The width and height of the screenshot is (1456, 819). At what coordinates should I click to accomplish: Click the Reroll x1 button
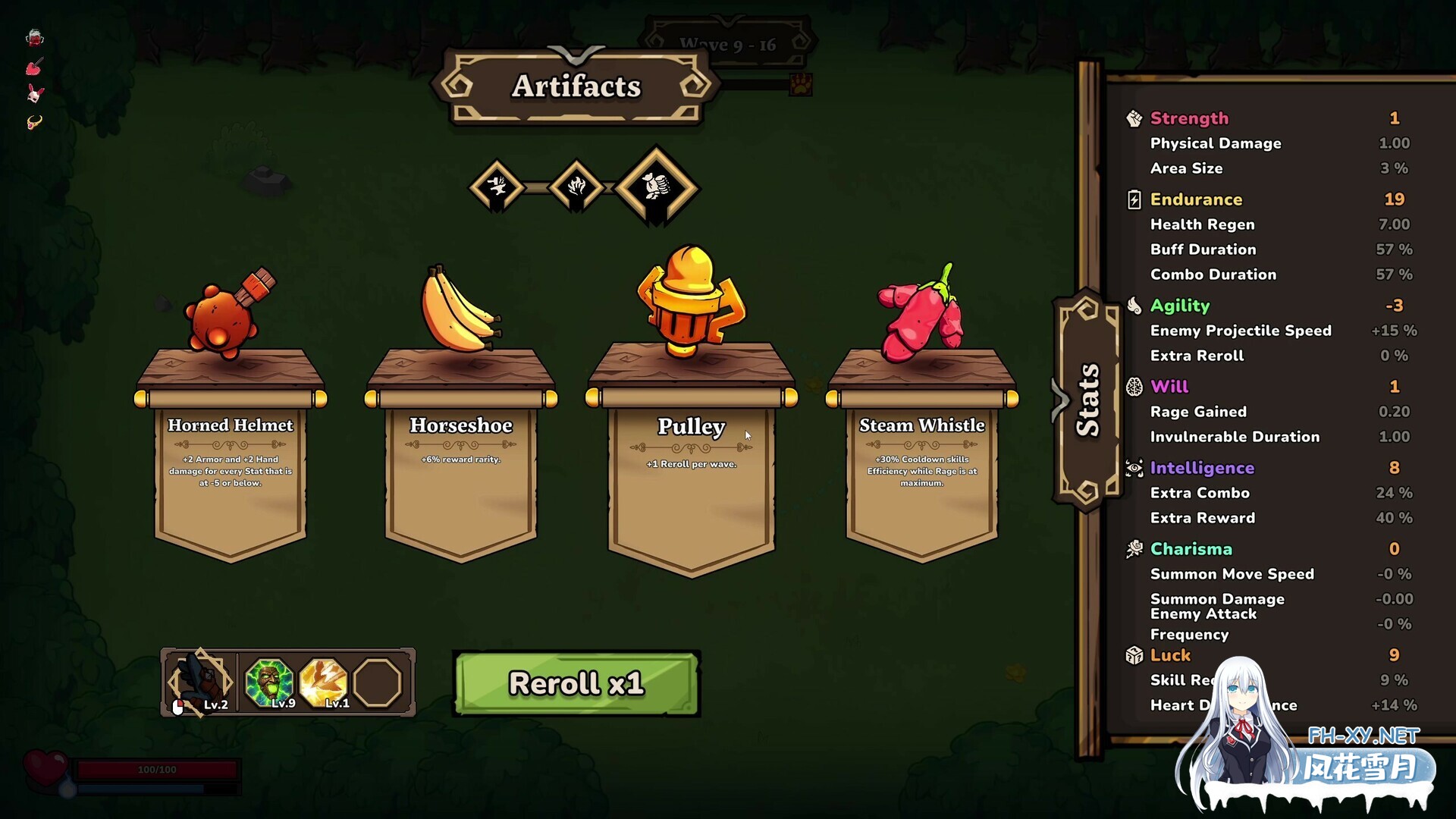576,683
